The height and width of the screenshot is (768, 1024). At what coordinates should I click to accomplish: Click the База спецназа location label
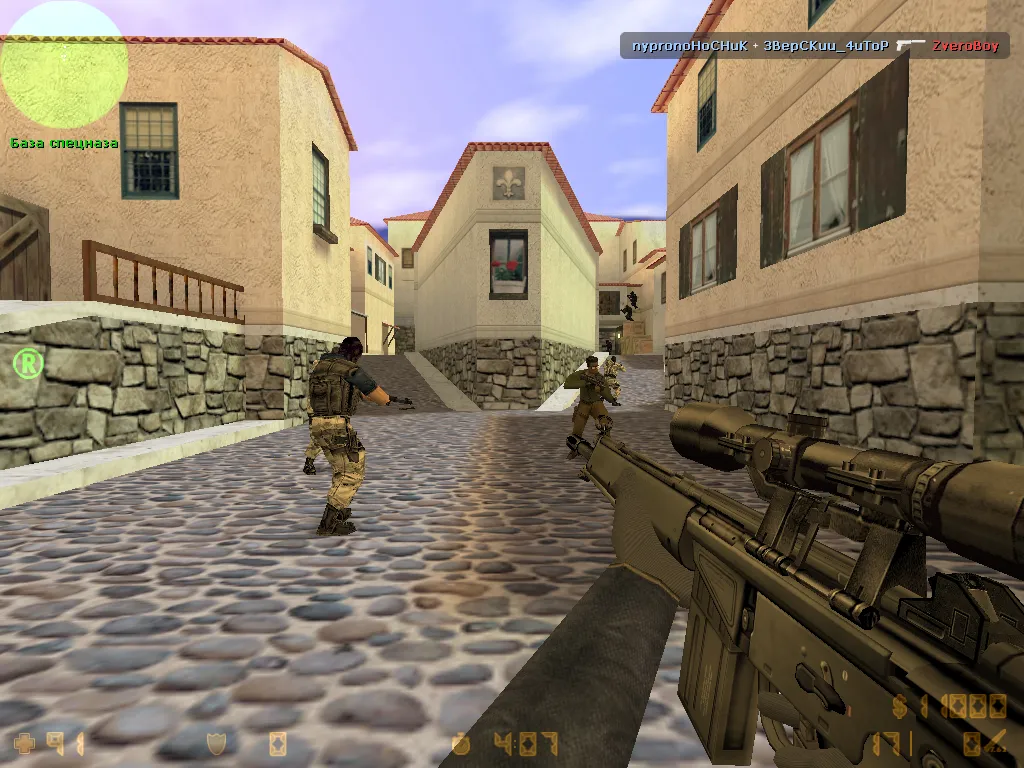[64, 143]
